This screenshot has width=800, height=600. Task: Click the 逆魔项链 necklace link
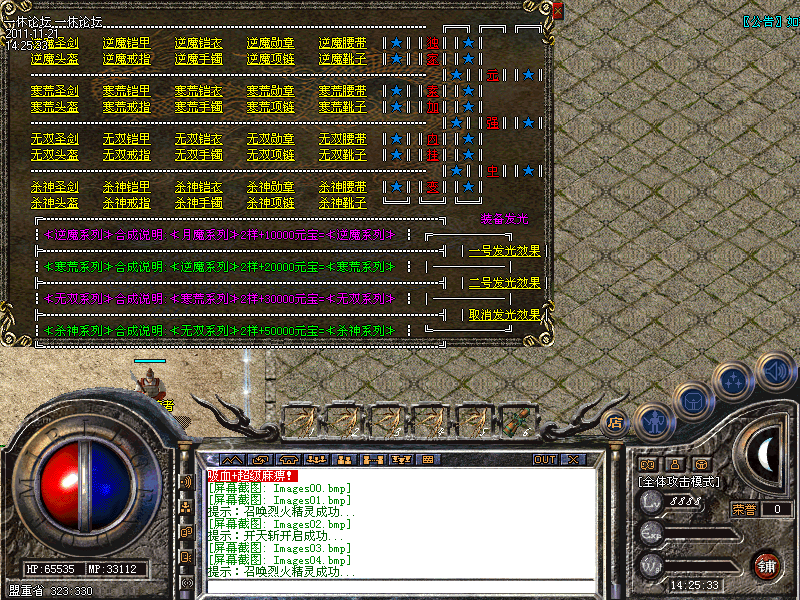coord(270,59)
